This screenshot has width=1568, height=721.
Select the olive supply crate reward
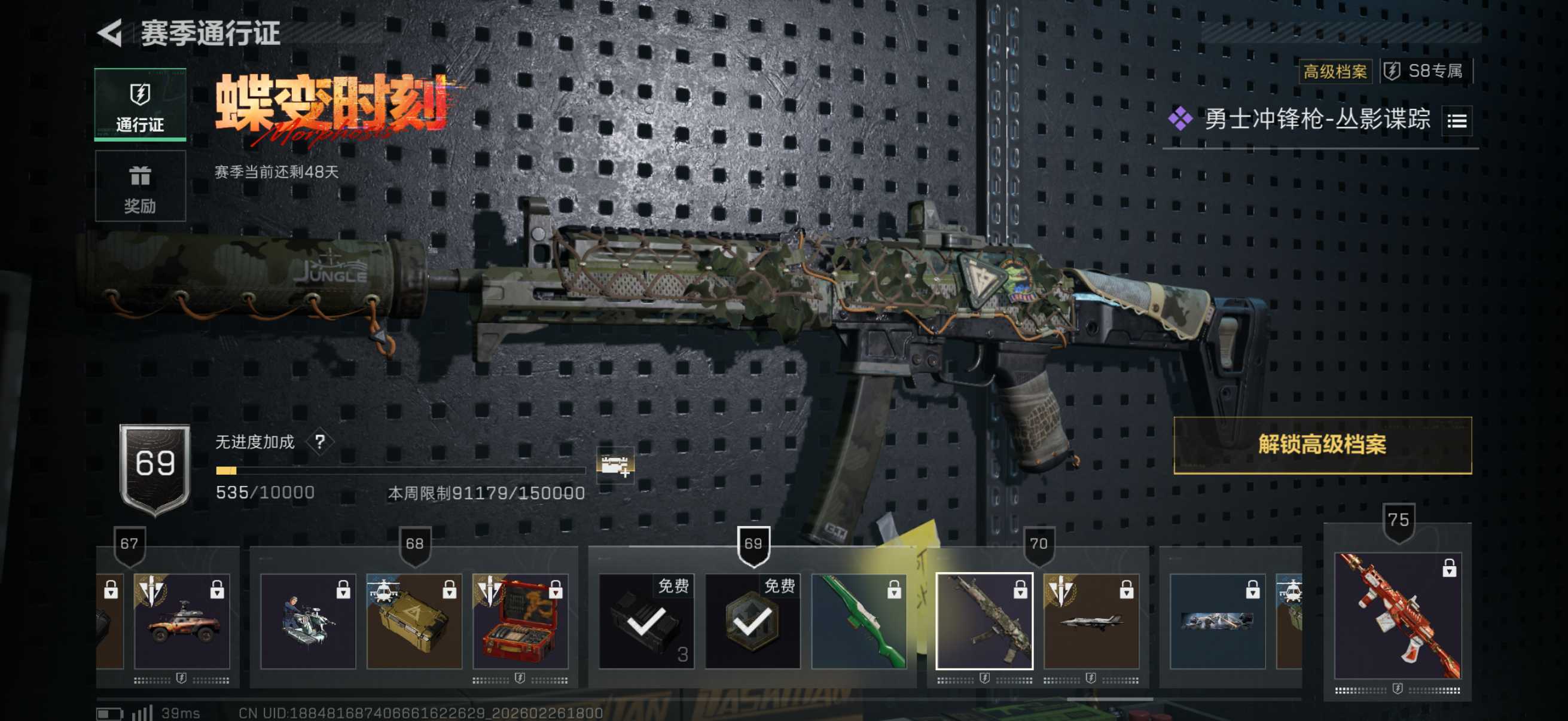point(414,621)
